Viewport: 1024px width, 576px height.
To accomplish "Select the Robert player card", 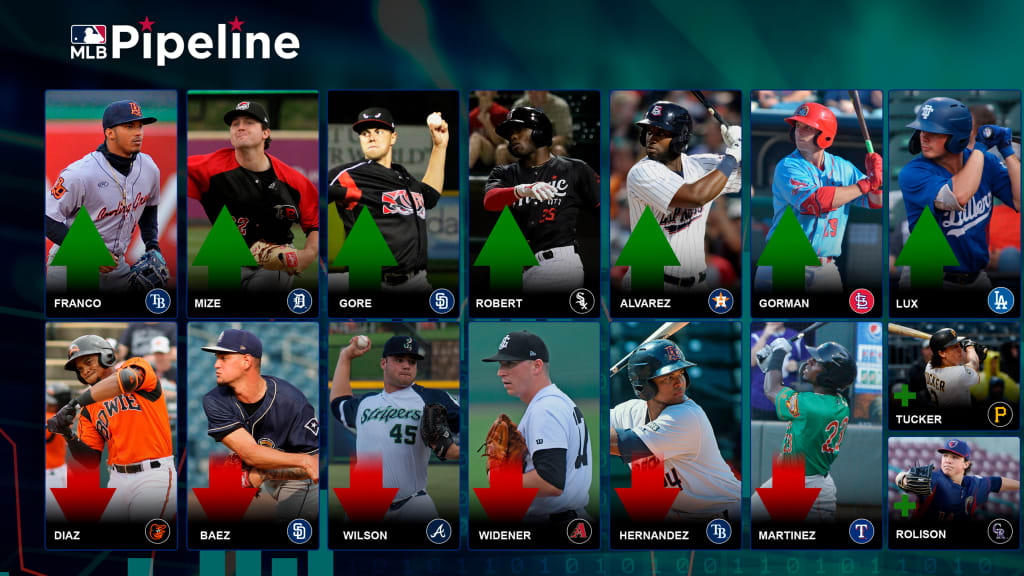I will (x=535, y=204).
